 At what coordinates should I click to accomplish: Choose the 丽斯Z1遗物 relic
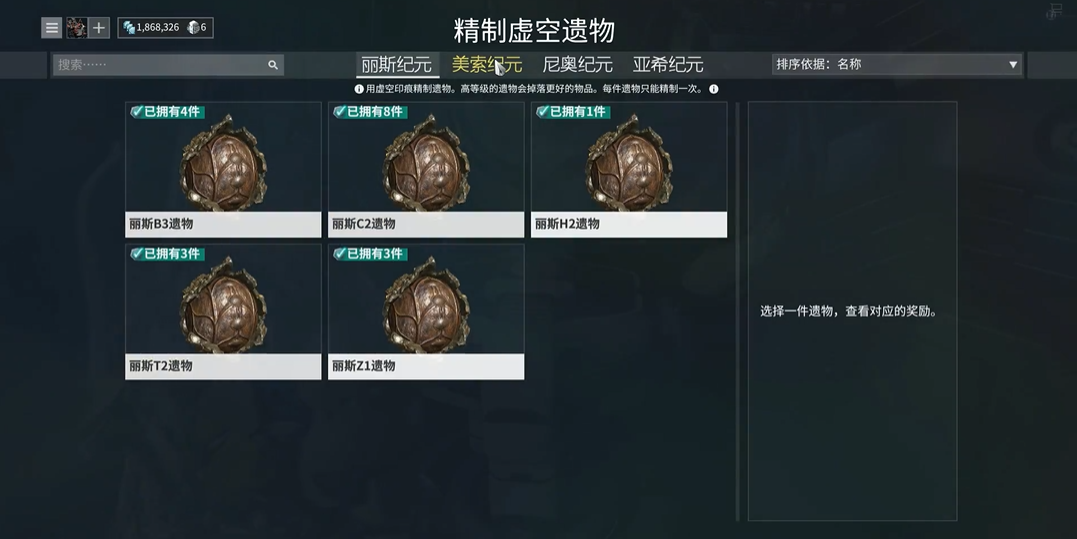[426, 312]
